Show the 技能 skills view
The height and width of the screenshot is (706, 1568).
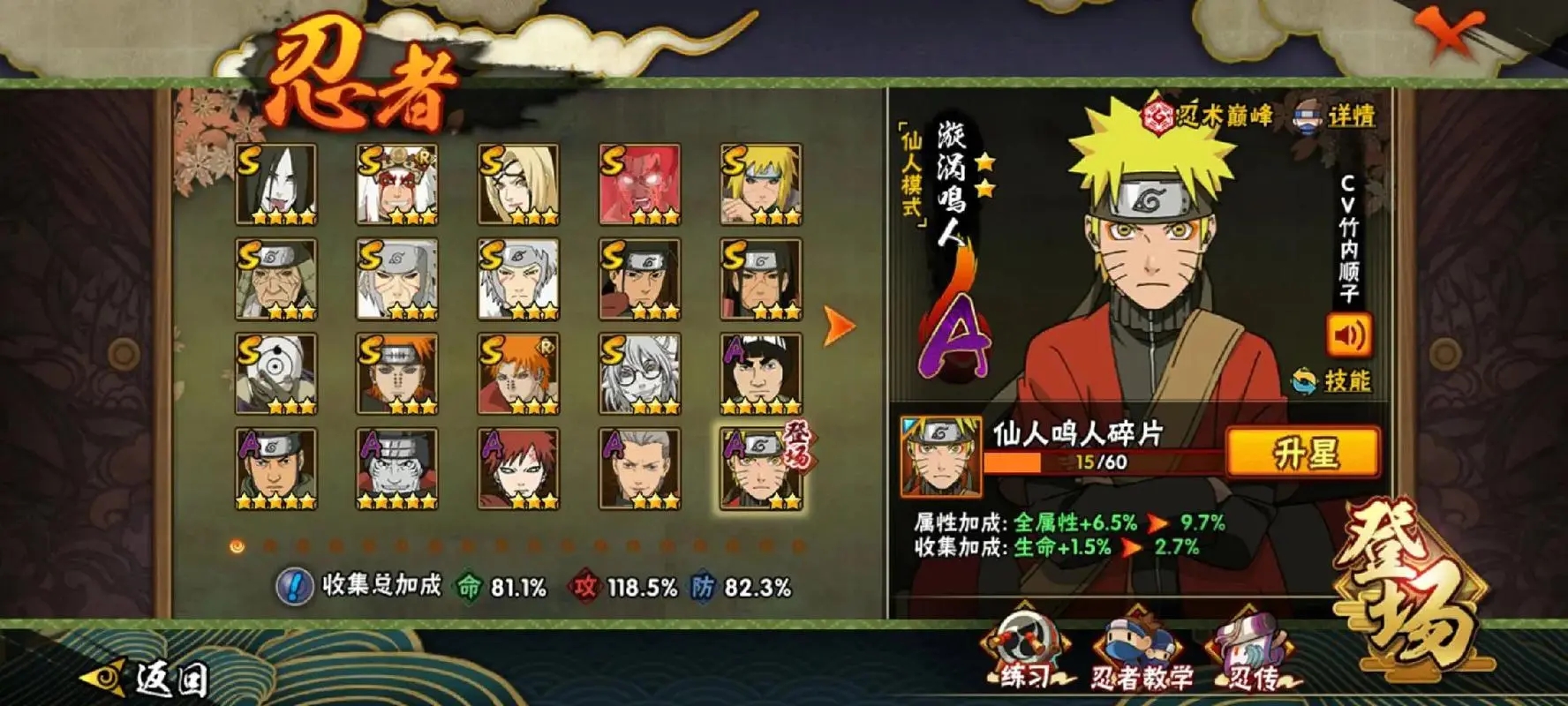(x=1331, y=381)
